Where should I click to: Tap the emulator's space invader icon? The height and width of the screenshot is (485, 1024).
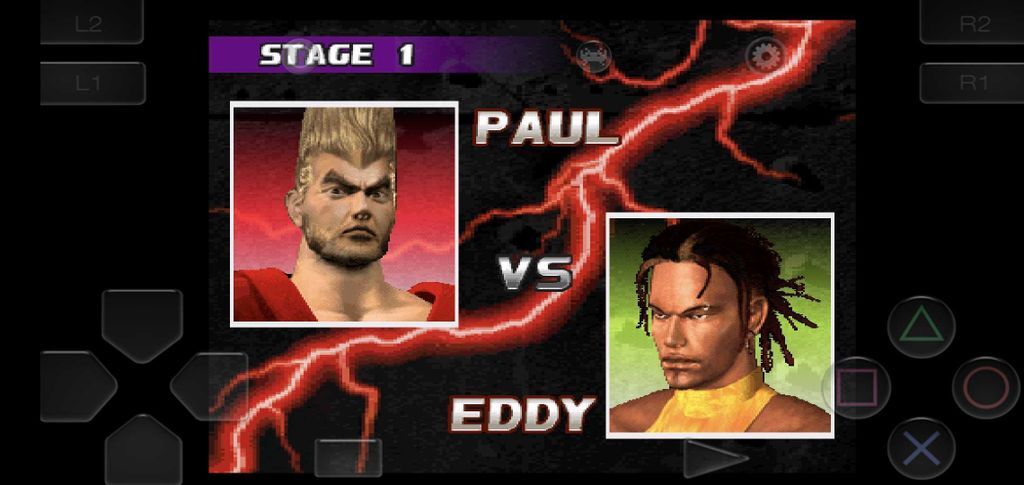(593, 54)
